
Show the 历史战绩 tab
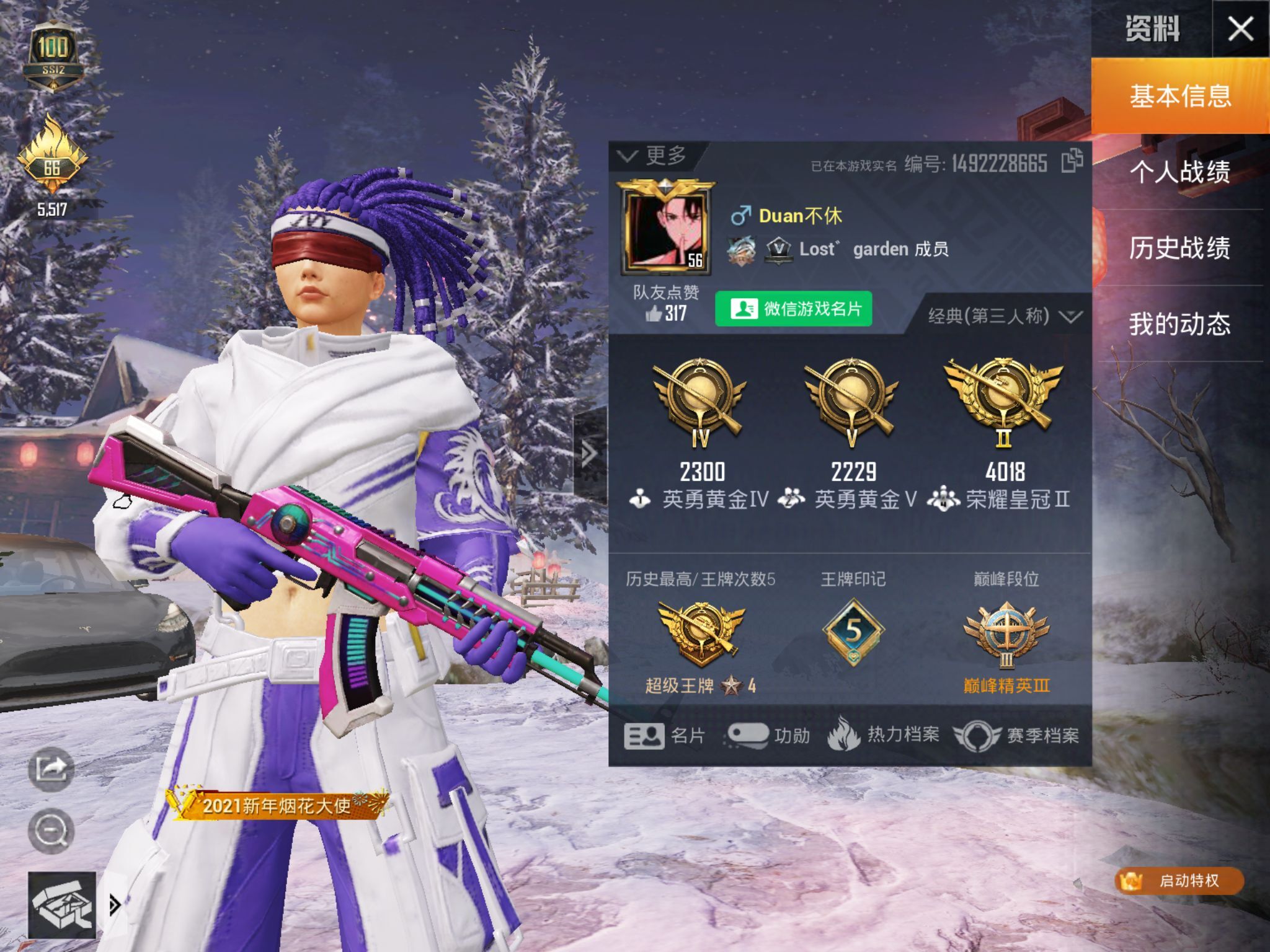coord(1179,248)
